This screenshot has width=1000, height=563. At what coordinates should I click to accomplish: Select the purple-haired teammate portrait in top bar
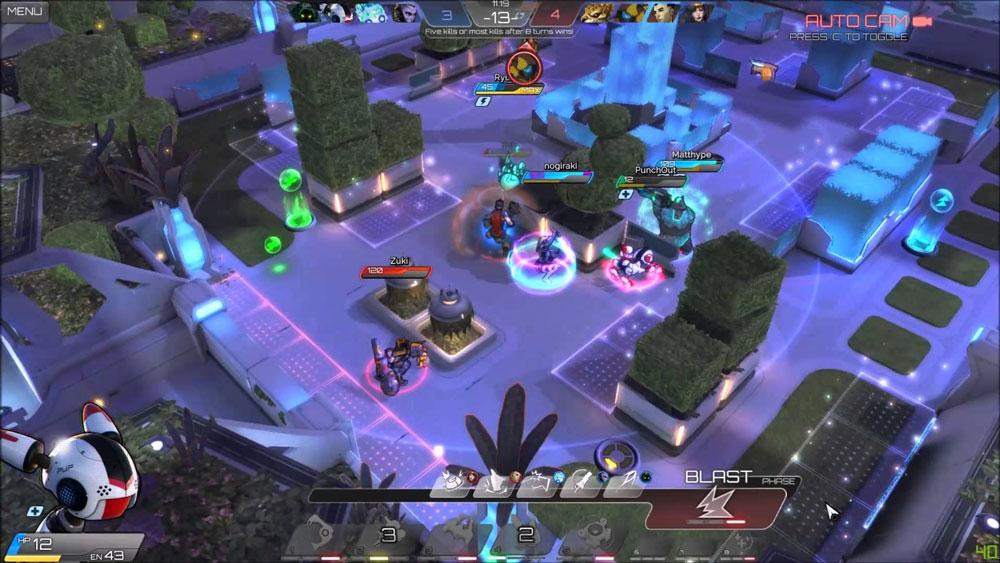pos(405,13)
